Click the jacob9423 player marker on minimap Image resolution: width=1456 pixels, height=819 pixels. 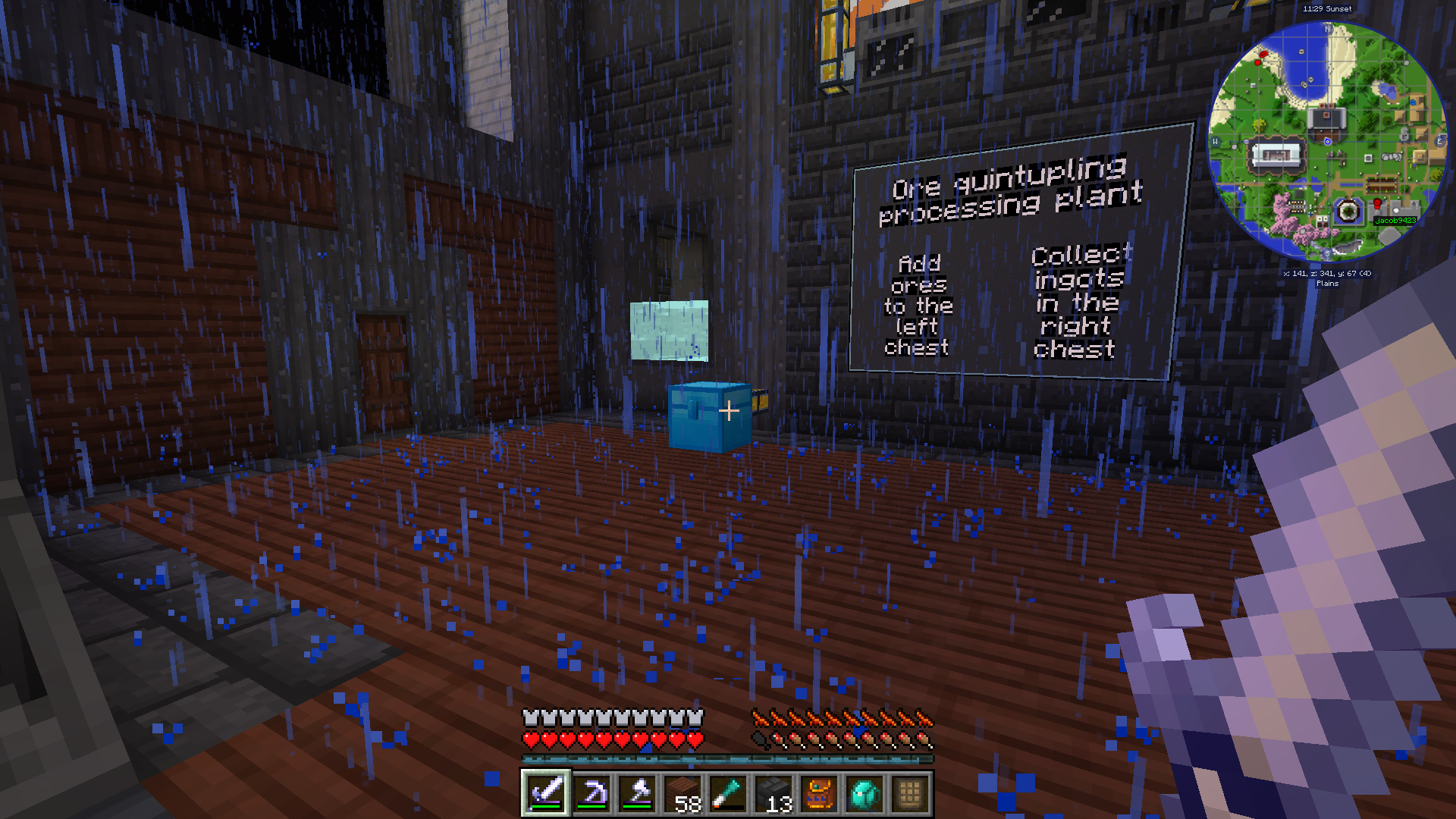pyautogui.click(x=1395, y=220)
